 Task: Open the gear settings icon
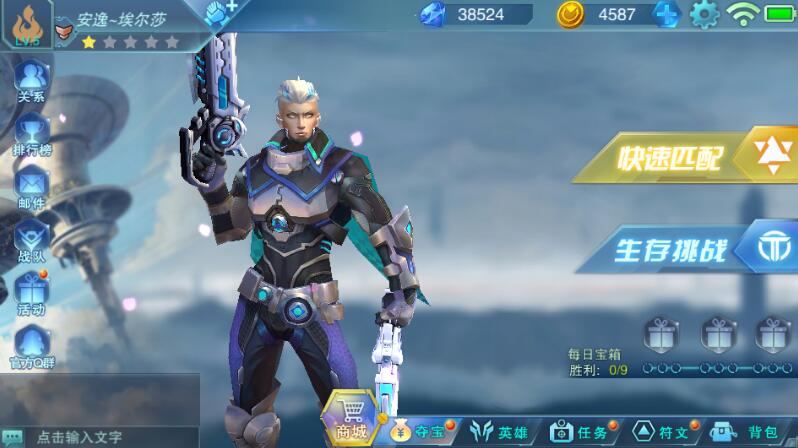[x=705, y=14]
